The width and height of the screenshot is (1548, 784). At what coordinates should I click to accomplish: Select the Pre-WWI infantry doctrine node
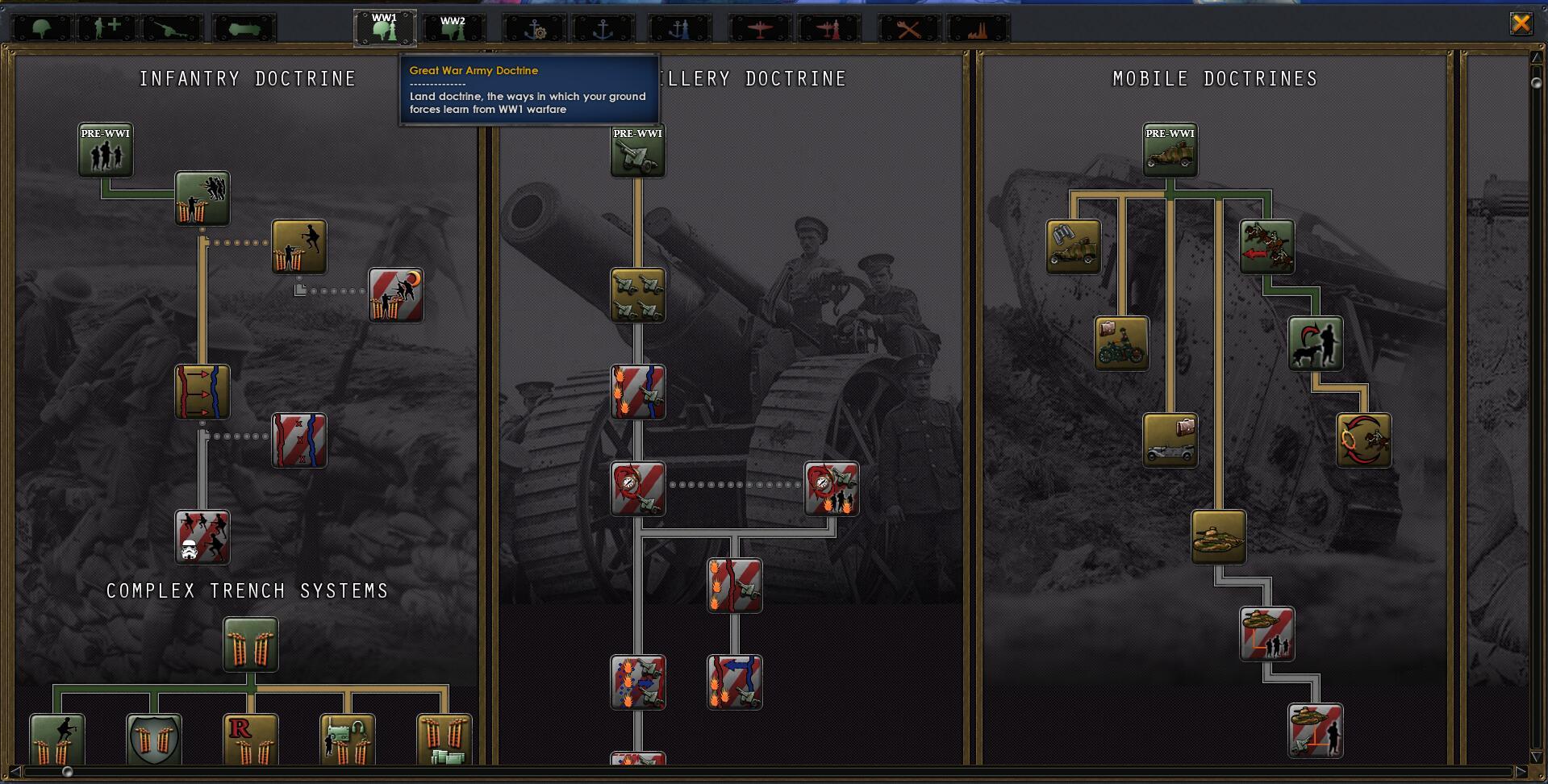click(106, 150)
